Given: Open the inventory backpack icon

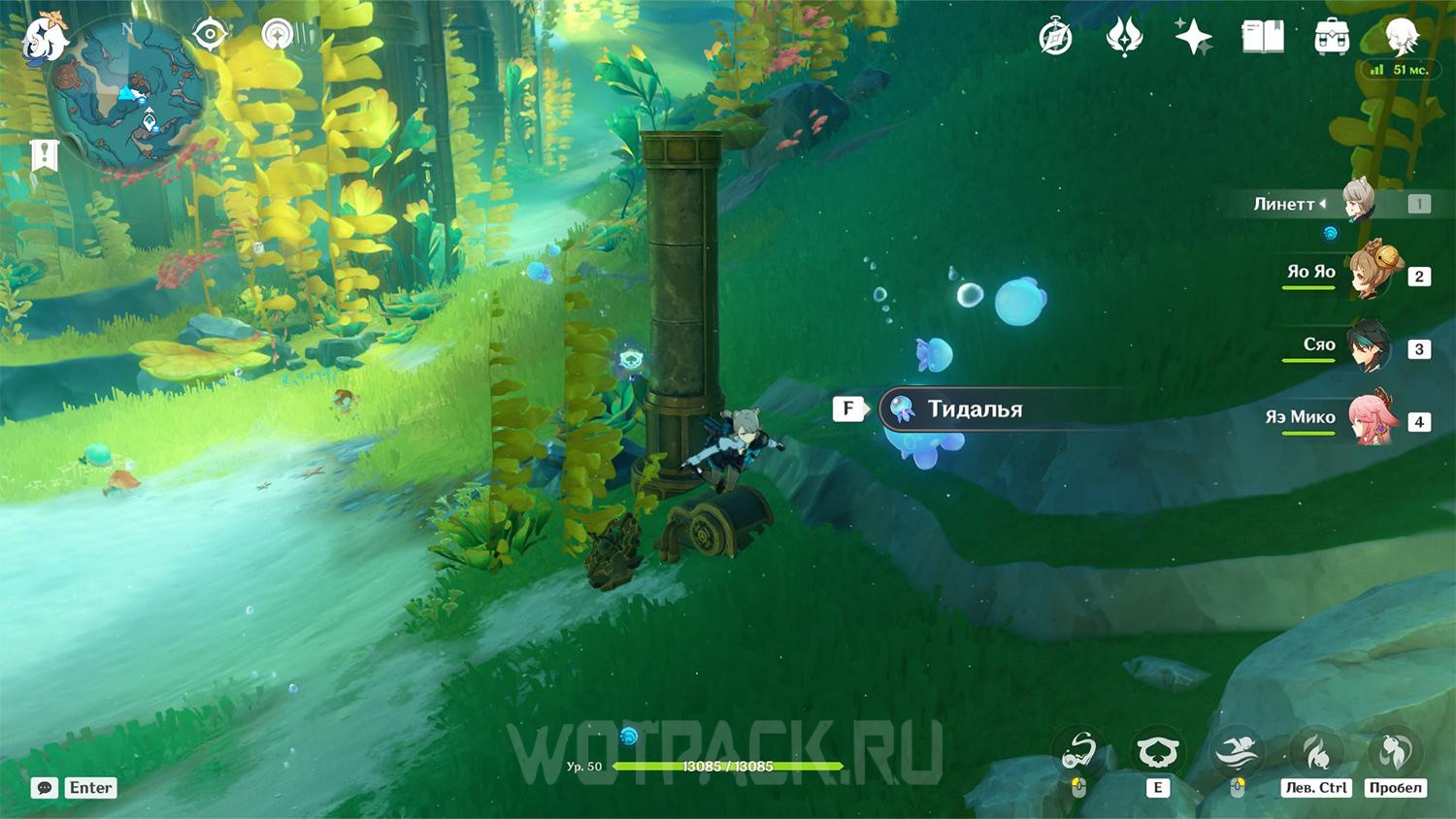Looking at the screenshot, I should (x=1332, y=38).
